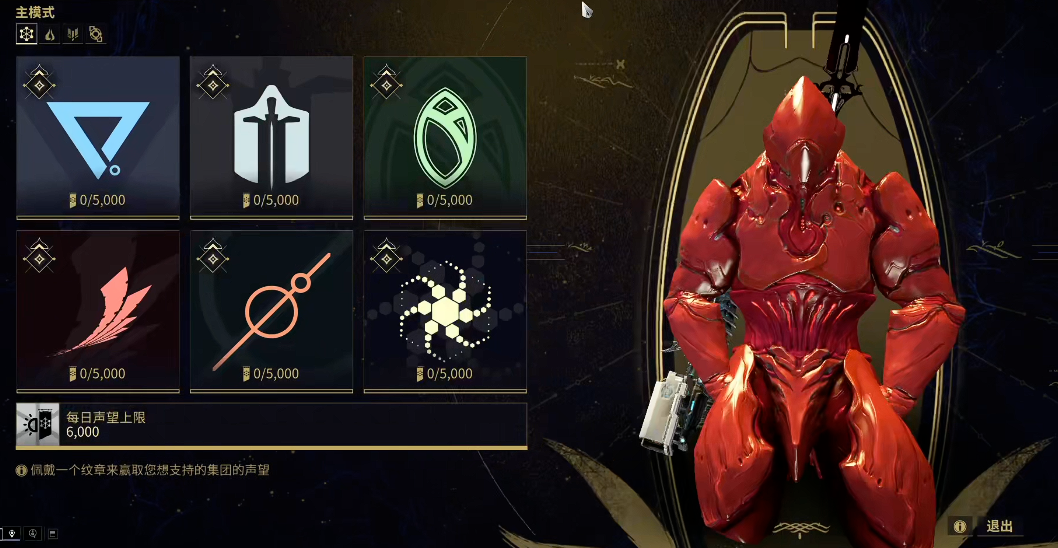
Task: Choose the orange circle-and-line syndicate tile
Action: pyautogui.click(x=271, y=311)
